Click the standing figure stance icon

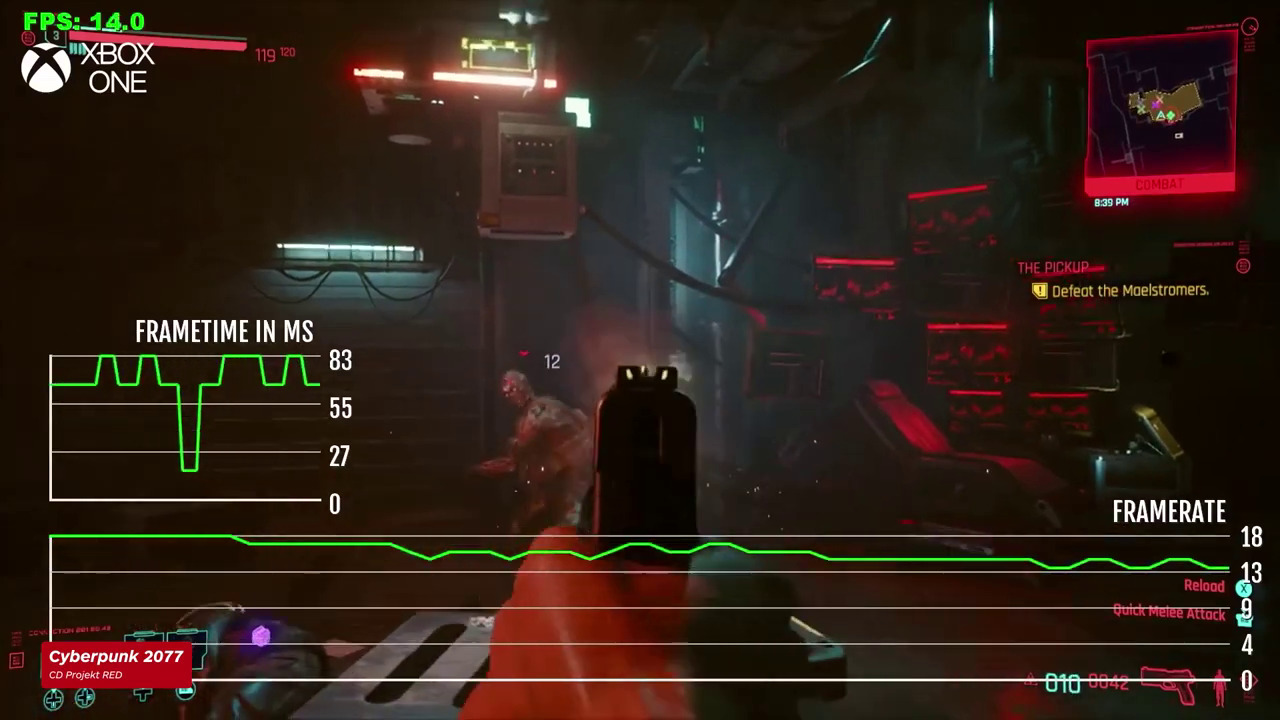point(1219,686)
